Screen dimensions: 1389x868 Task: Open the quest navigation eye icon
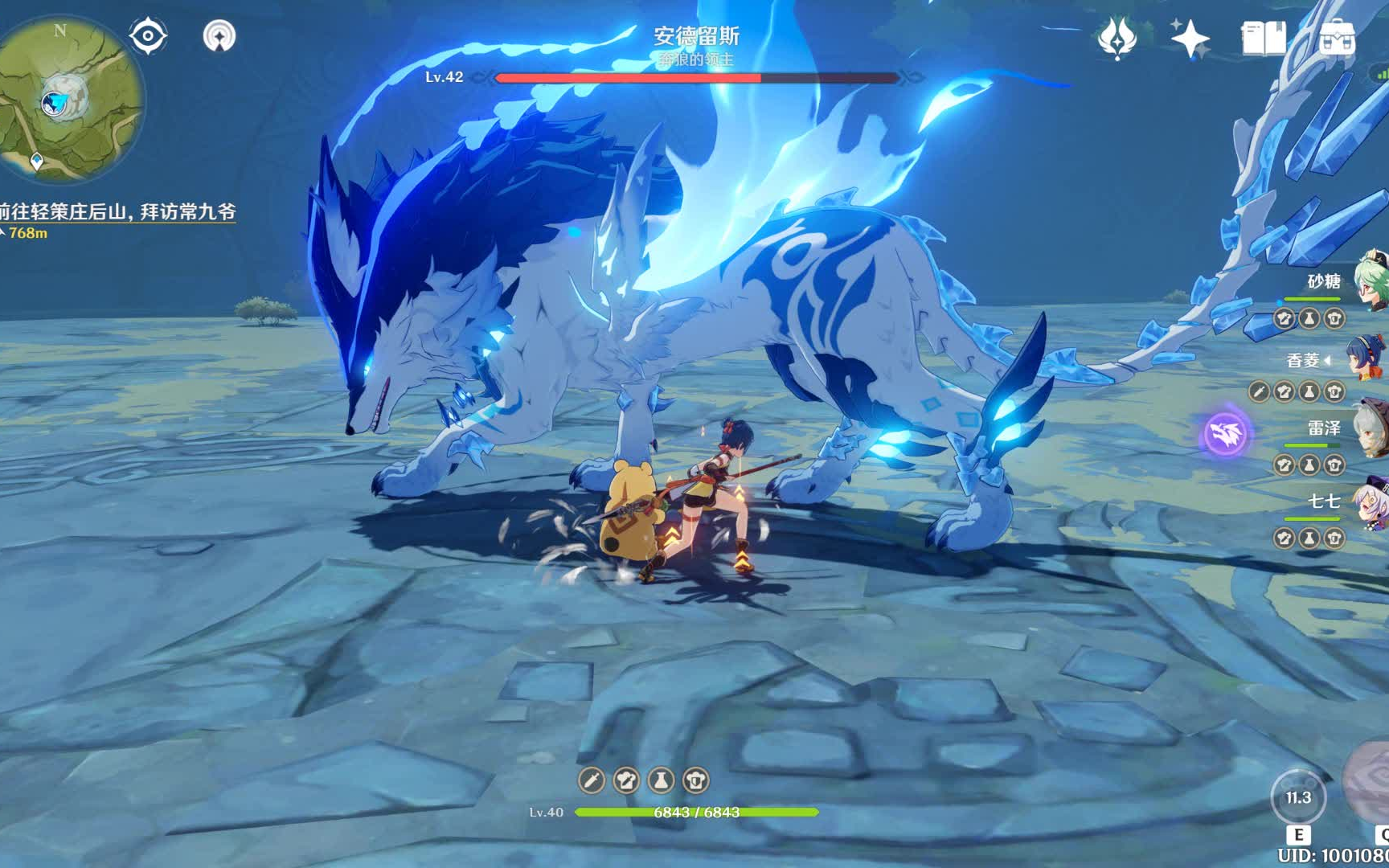[148, 36]
